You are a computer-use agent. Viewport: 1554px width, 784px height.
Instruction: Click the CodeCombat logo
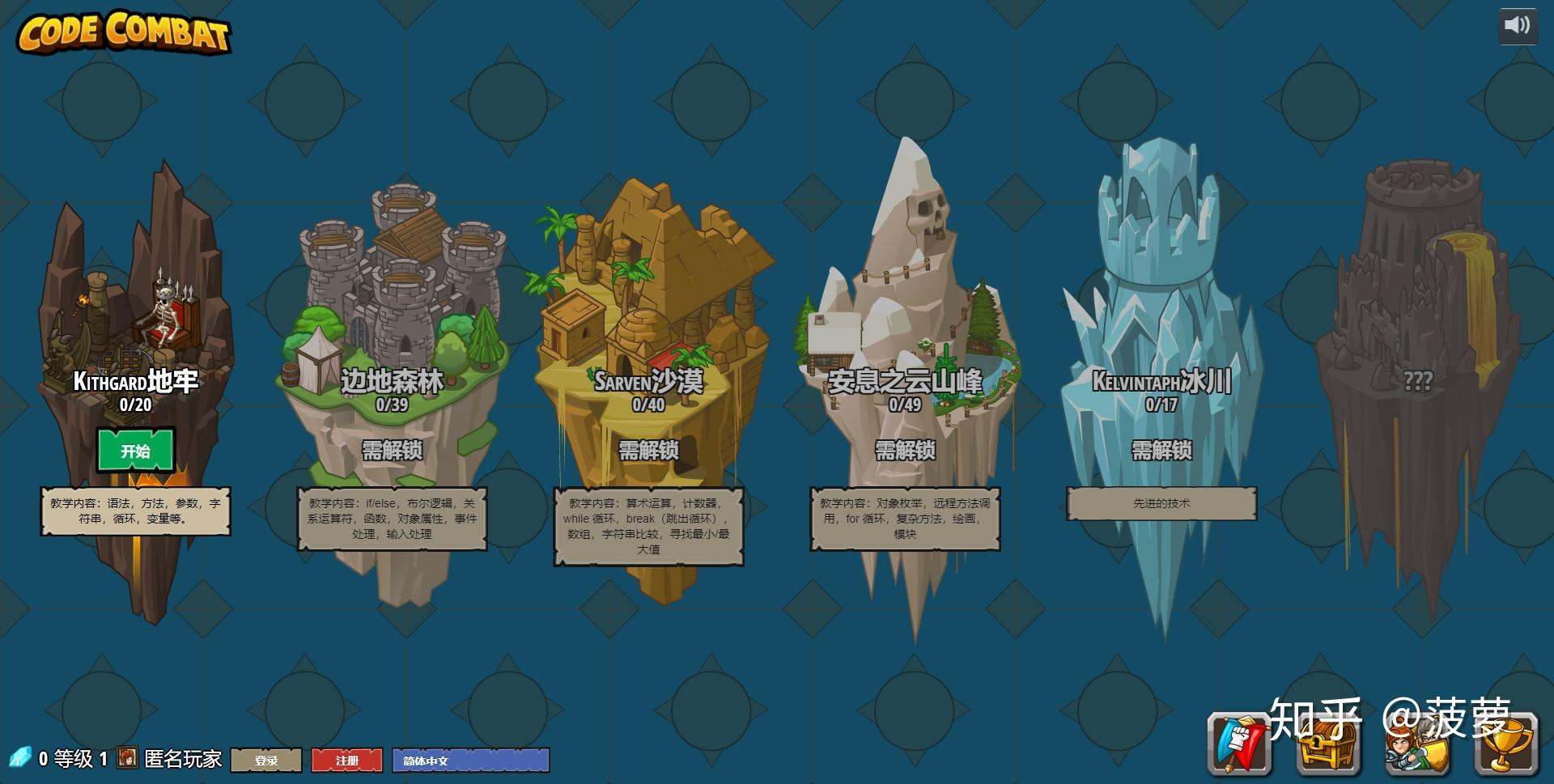[x=124, y=32]
